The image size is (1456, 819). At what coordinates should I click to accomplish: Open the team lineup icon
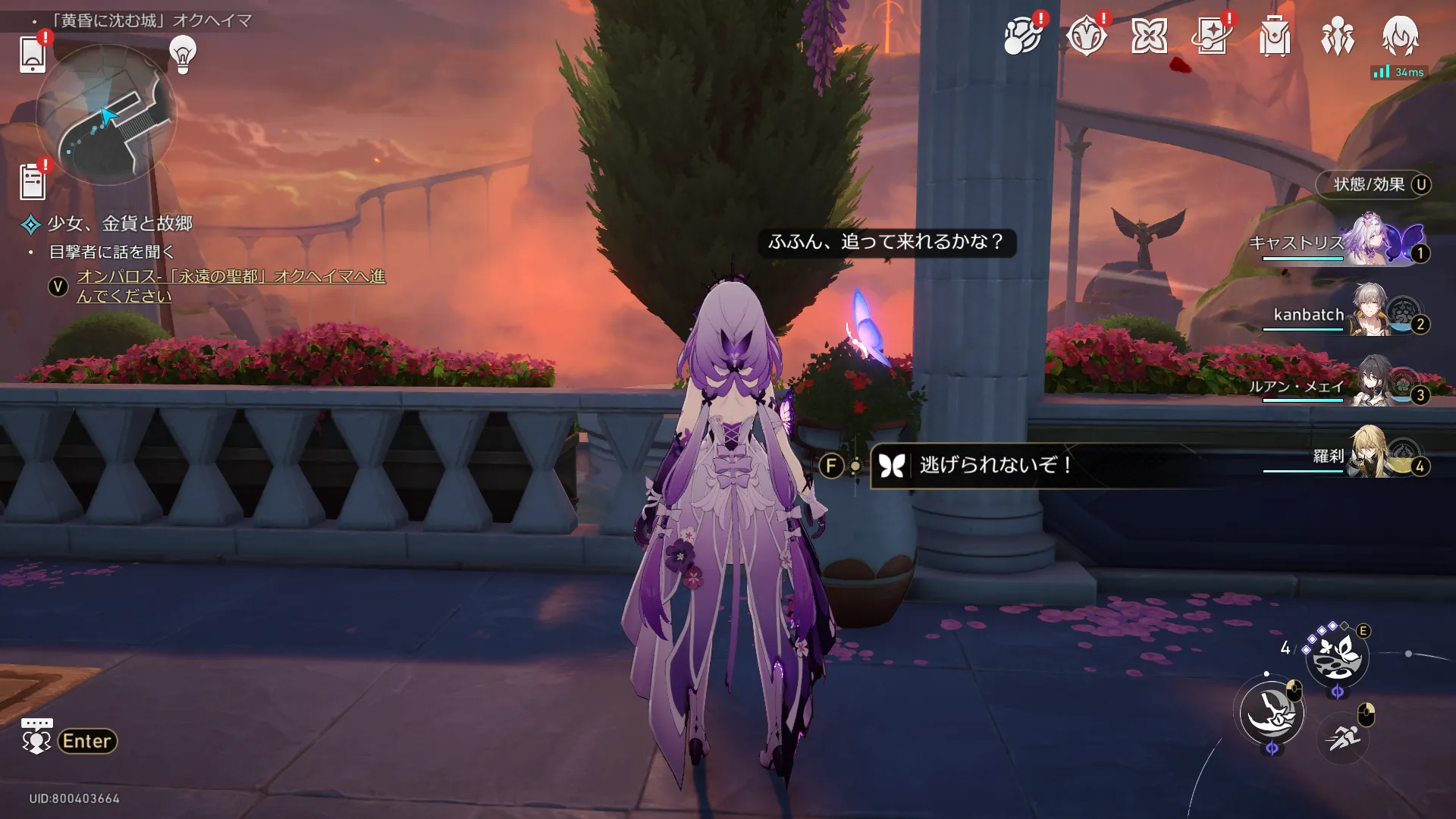point(1337,36)
